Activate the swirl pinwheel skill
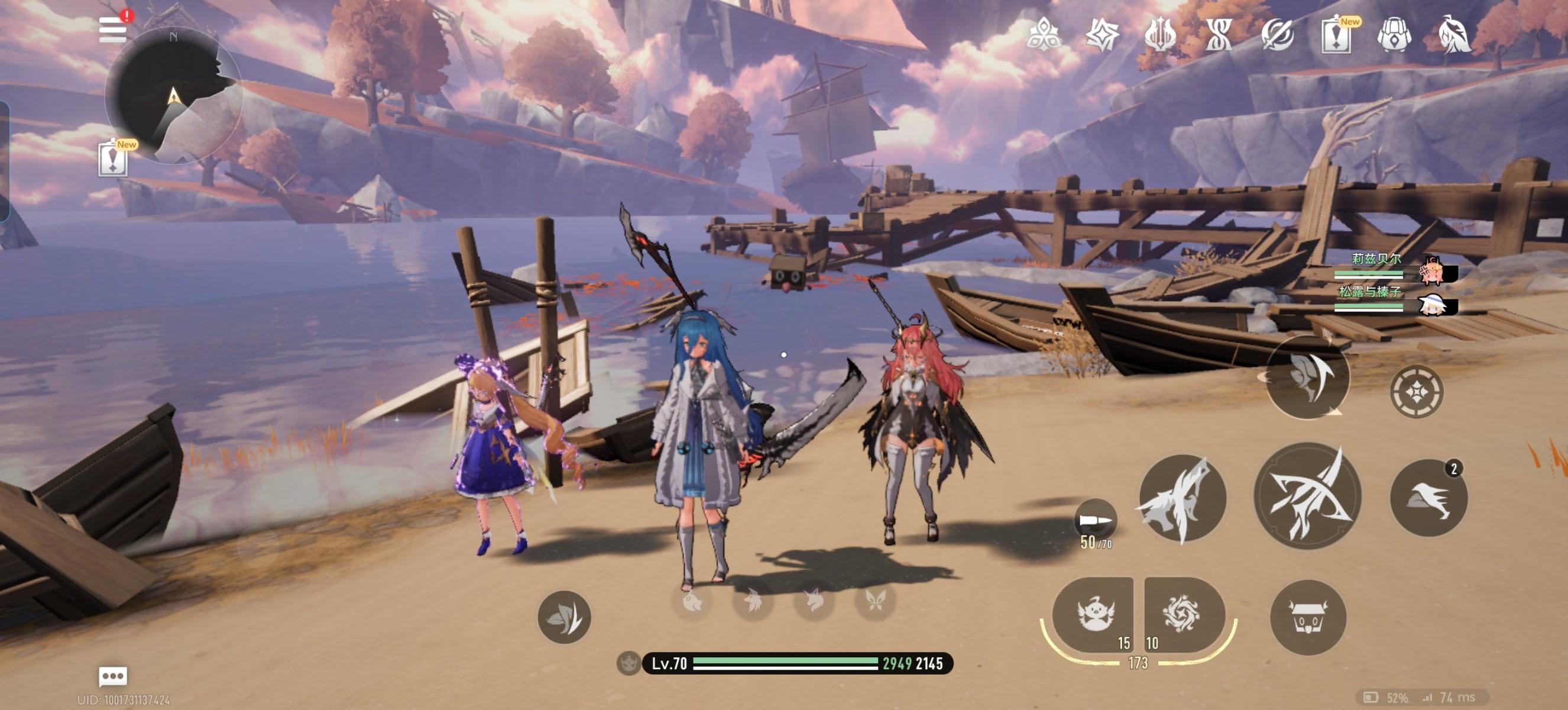Image resolution: width=1568 pixels, height=710 pixels. [1183, 614]
